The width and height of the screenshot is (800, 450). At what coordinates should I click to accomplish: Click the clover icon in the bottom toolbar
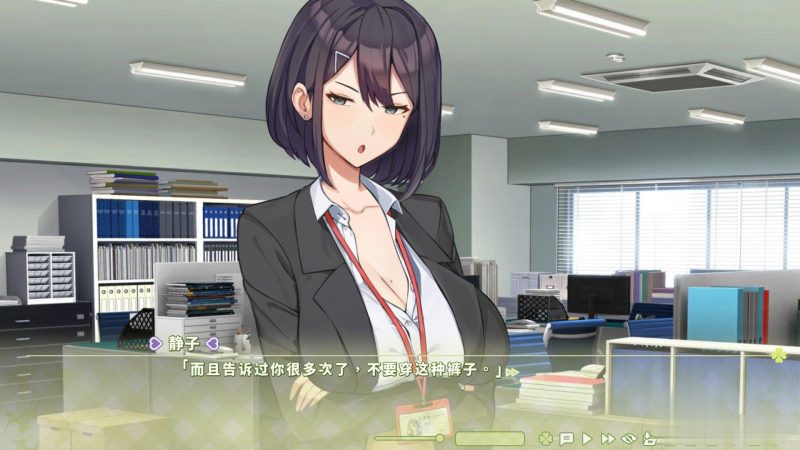click(544, 438)
